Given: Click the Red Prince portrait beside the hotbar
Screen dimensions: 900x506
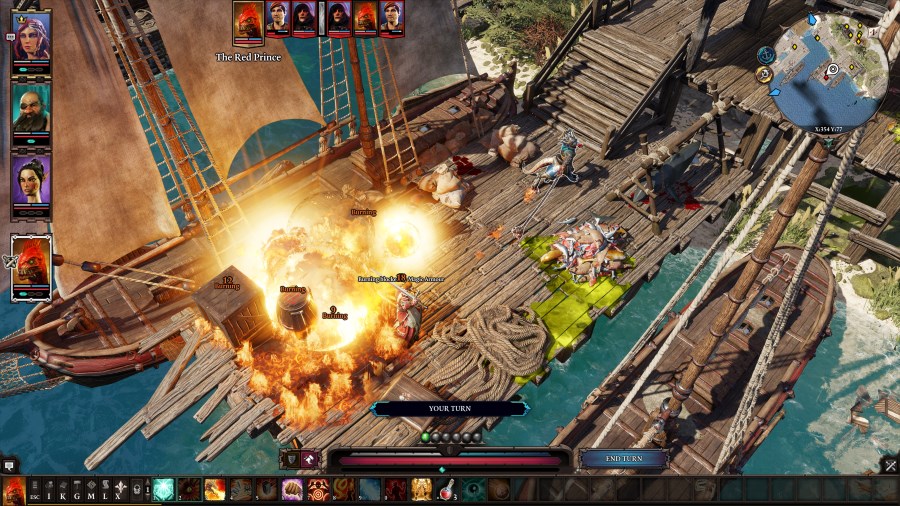Looking at the screenshot, I should pyautogui.click(x=15, y=490).
